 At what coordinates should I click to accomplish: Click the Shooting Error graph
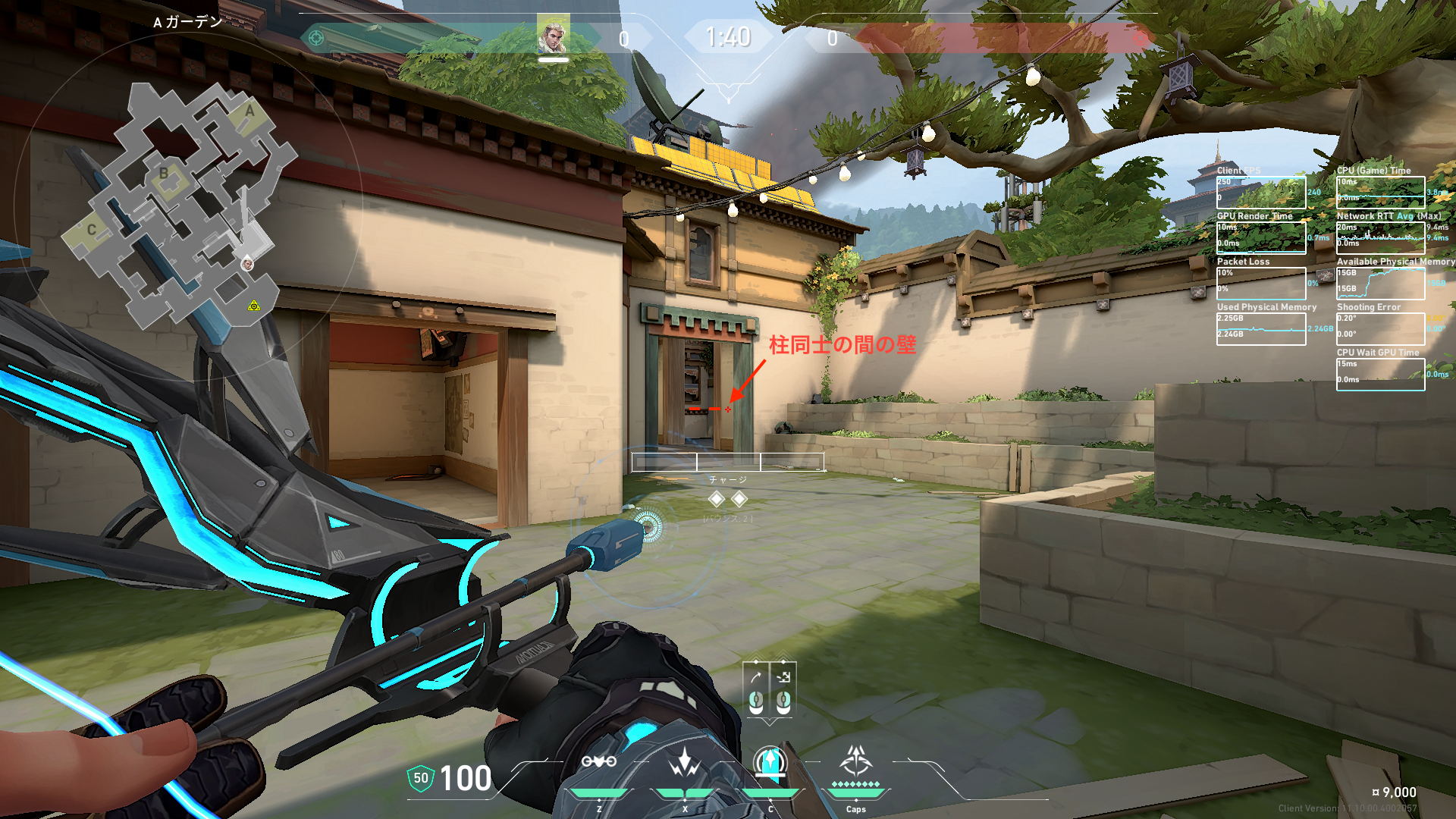(x=1380, y=328)
